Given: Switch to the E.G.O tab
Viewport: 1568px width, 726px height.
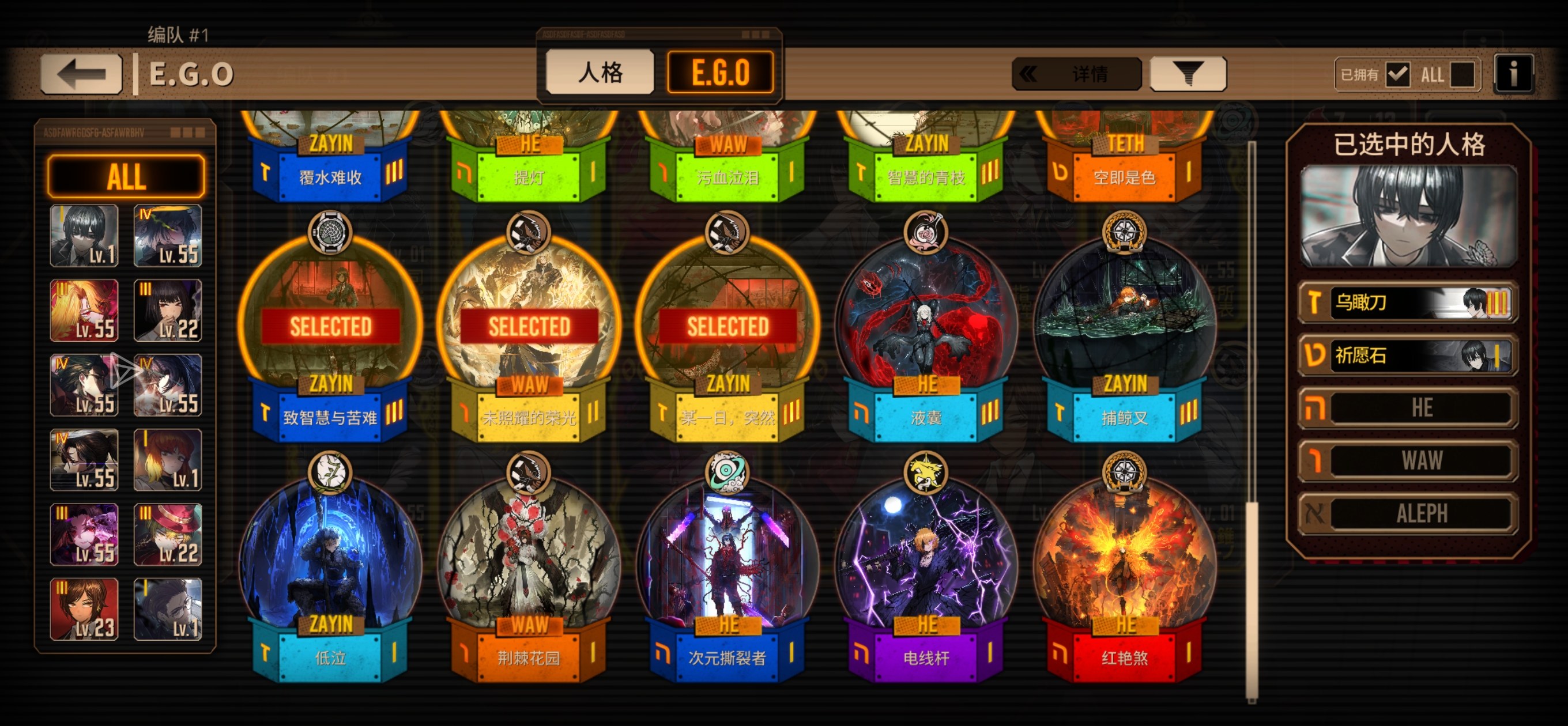Looking at the screenshot, I should (x=720, y=73).
